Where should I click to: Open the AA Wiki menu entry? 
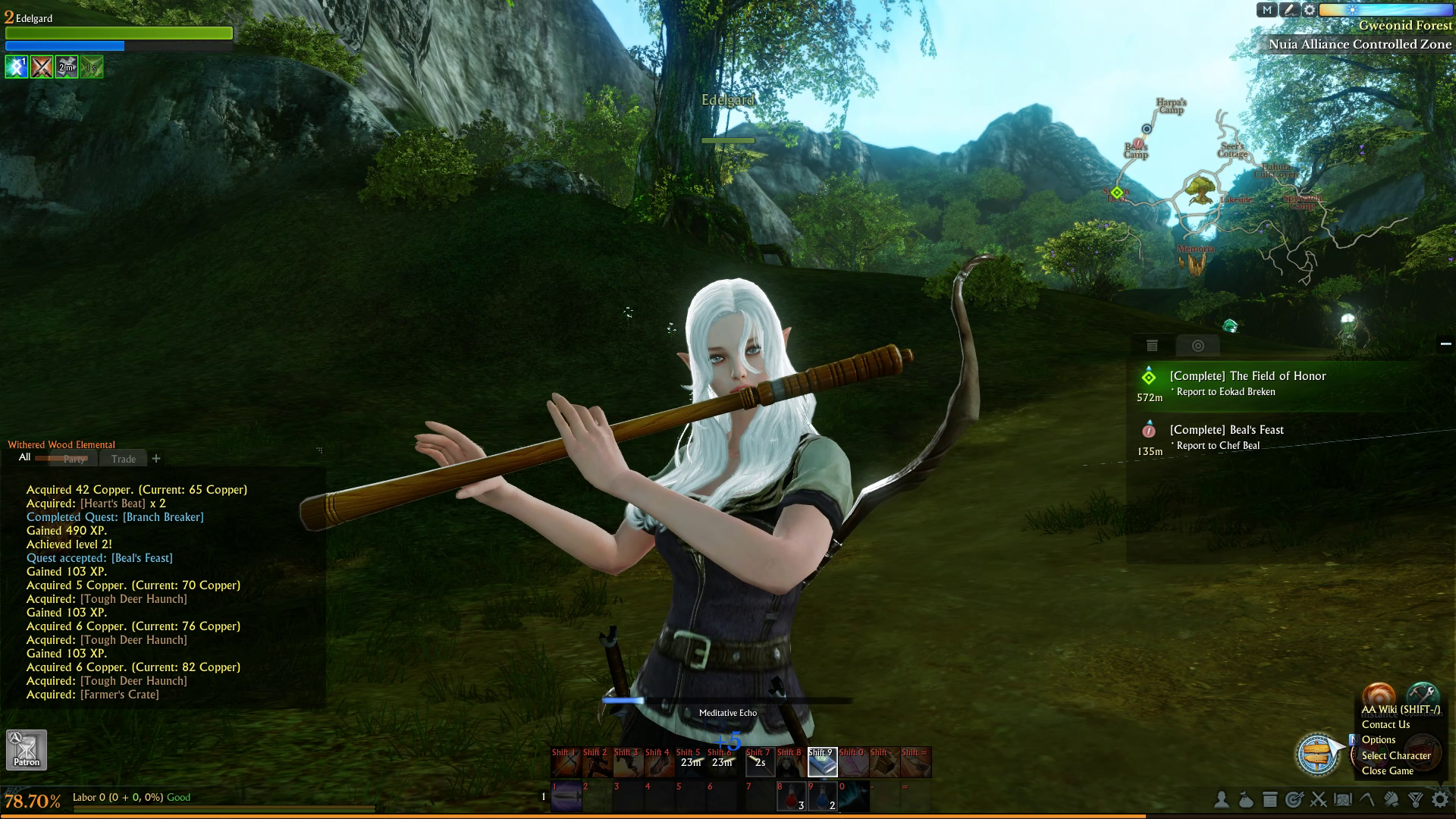(1400, 710)
